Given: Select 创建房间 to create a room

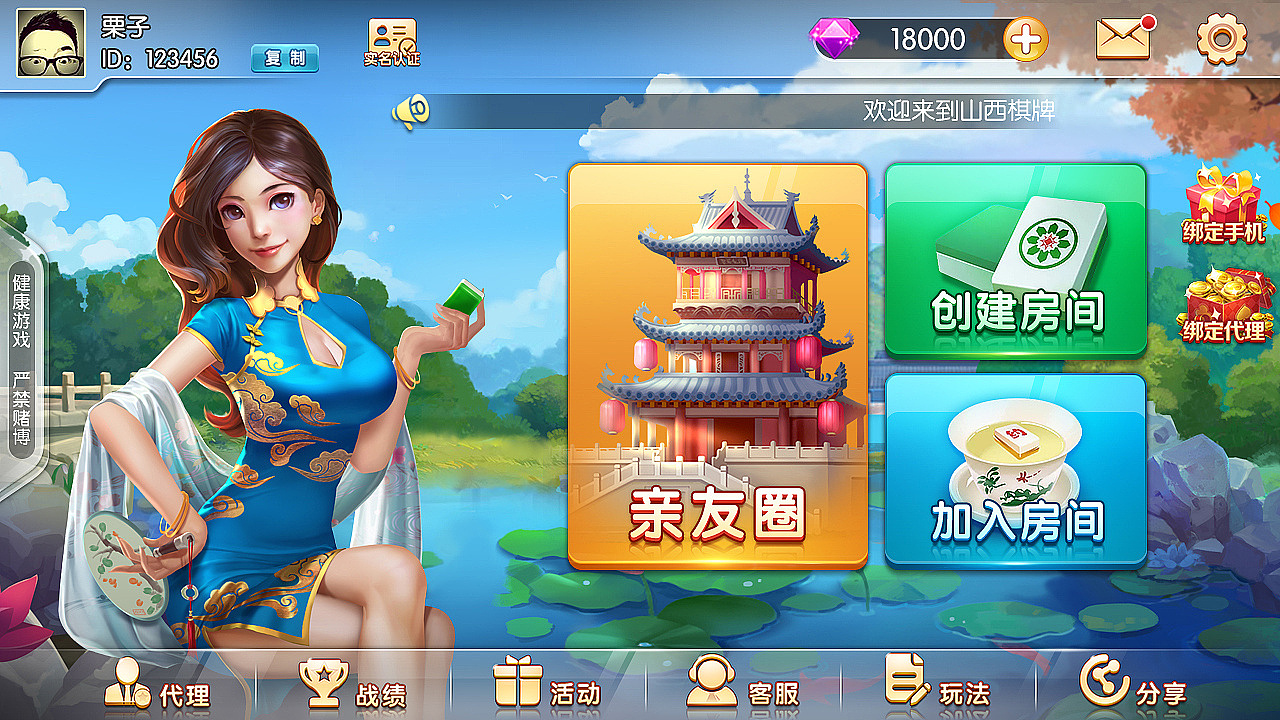Looking at the screenshot, I should (x=1015, y=260).
